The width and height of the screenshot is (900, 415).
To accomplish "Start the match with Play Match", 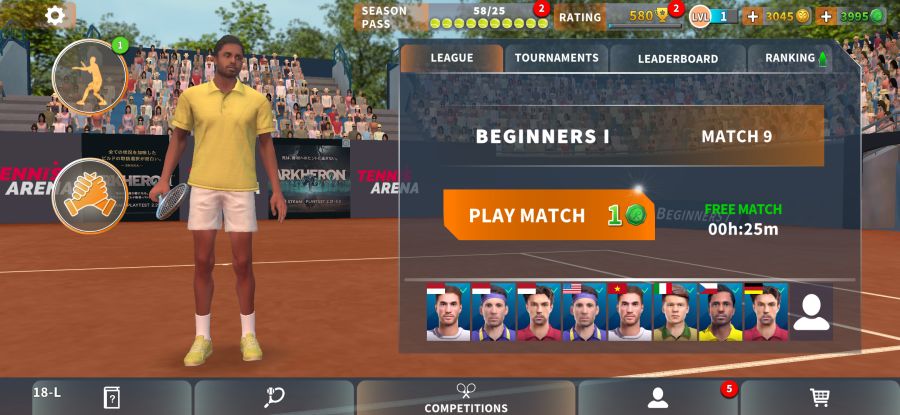I will click(548, 215).
